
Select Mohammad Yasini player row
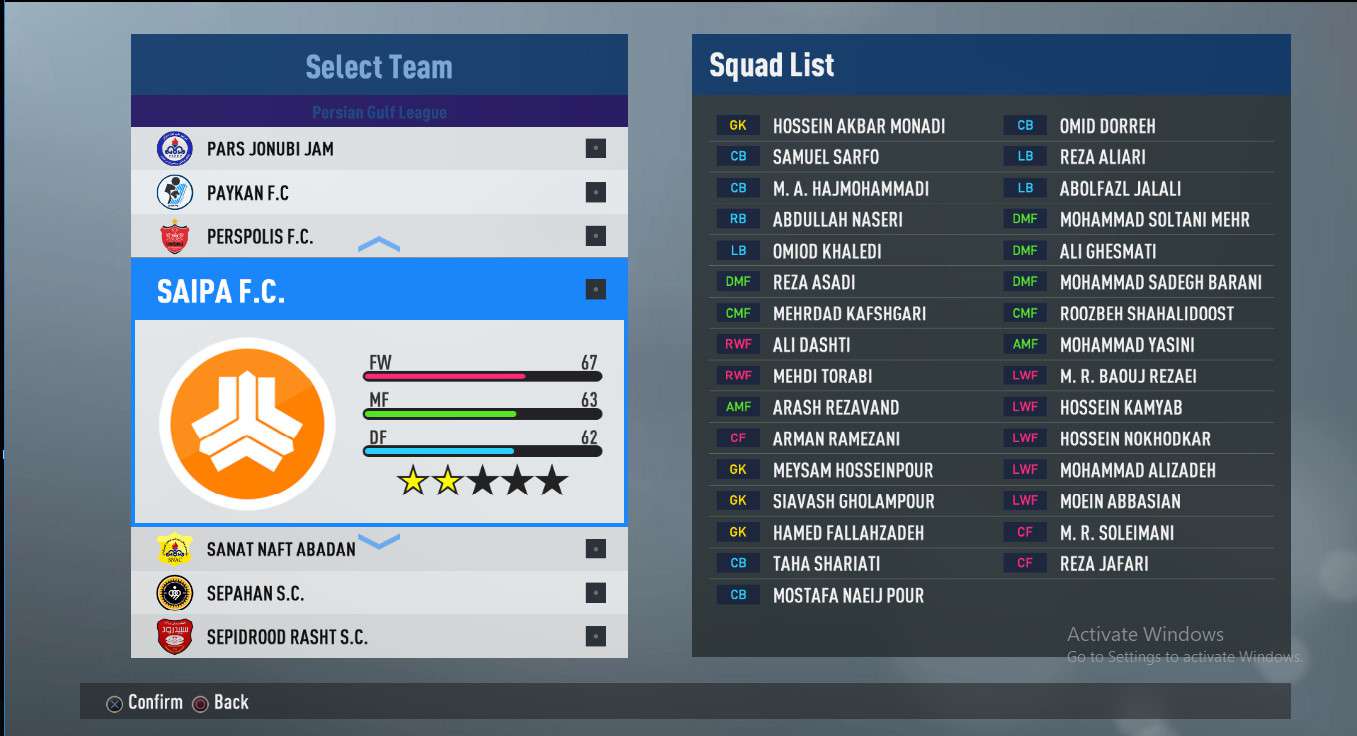[1127, 345]
